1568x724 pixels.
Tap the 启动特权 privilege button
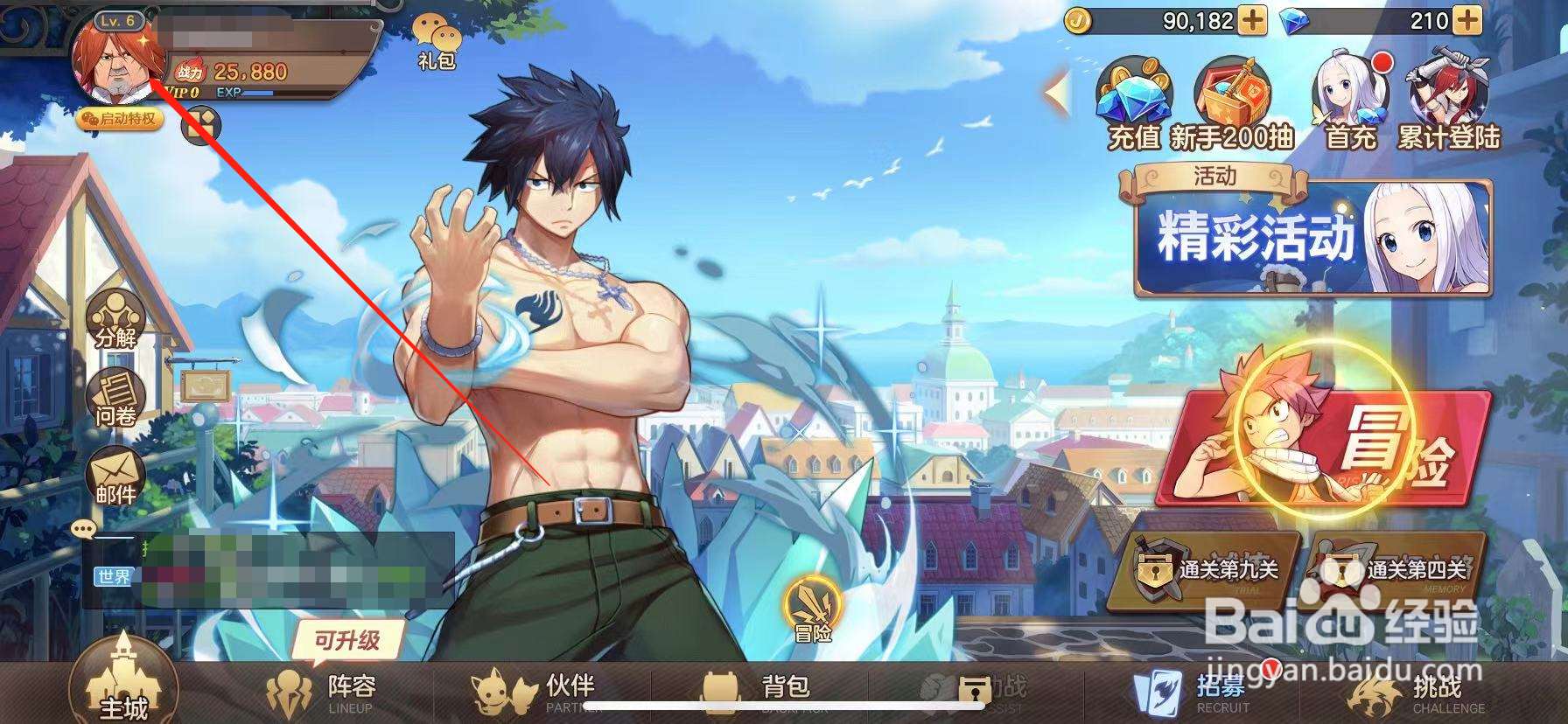point(121,119)
